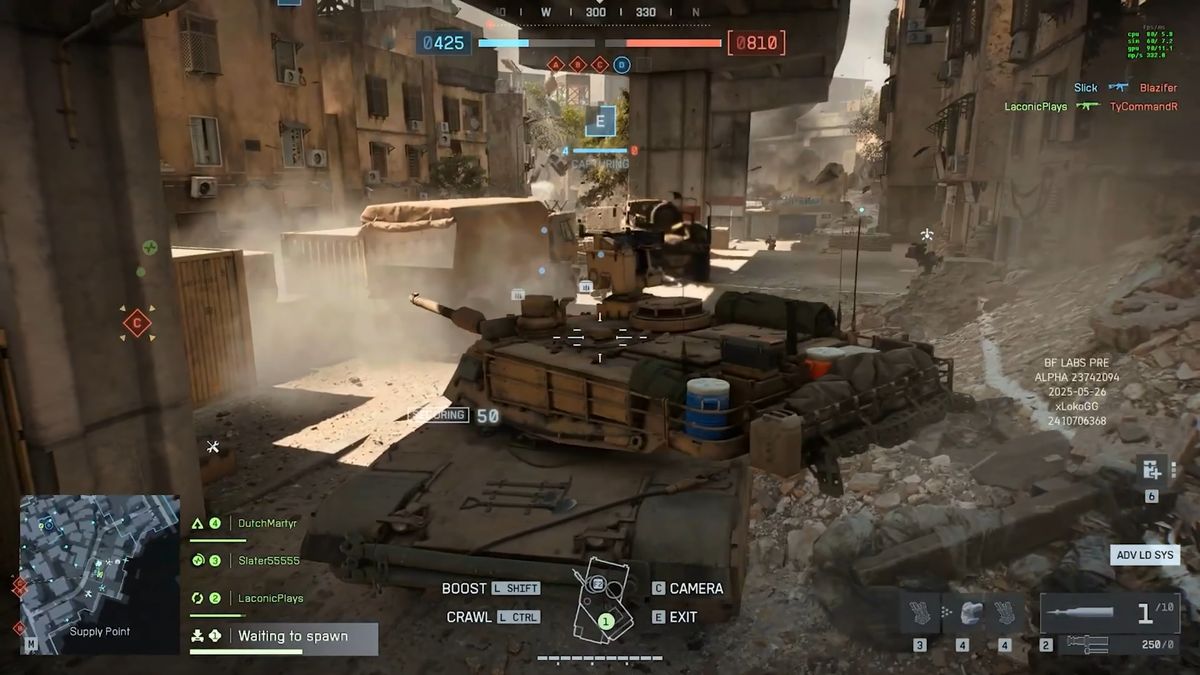The image size is (1200, 675).
Task: Click the blue E capture point marker
Action: 600,122
